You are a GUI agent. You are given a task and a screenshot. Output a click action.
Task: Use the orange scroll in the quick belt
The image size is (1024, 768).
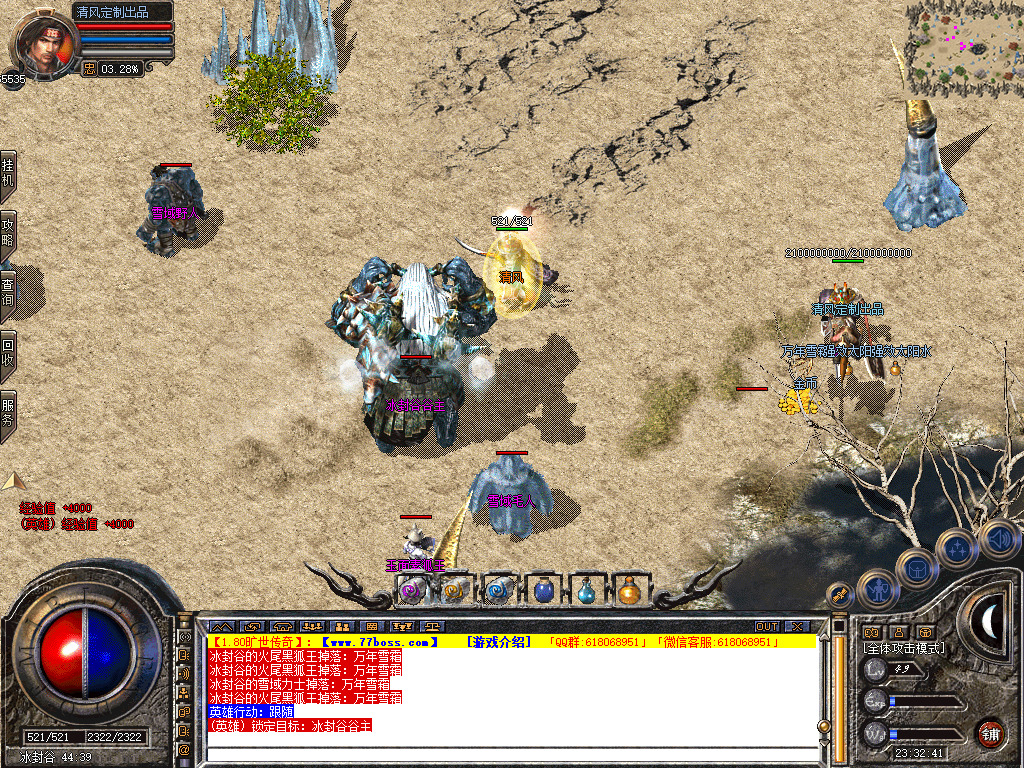click(456, 591)
